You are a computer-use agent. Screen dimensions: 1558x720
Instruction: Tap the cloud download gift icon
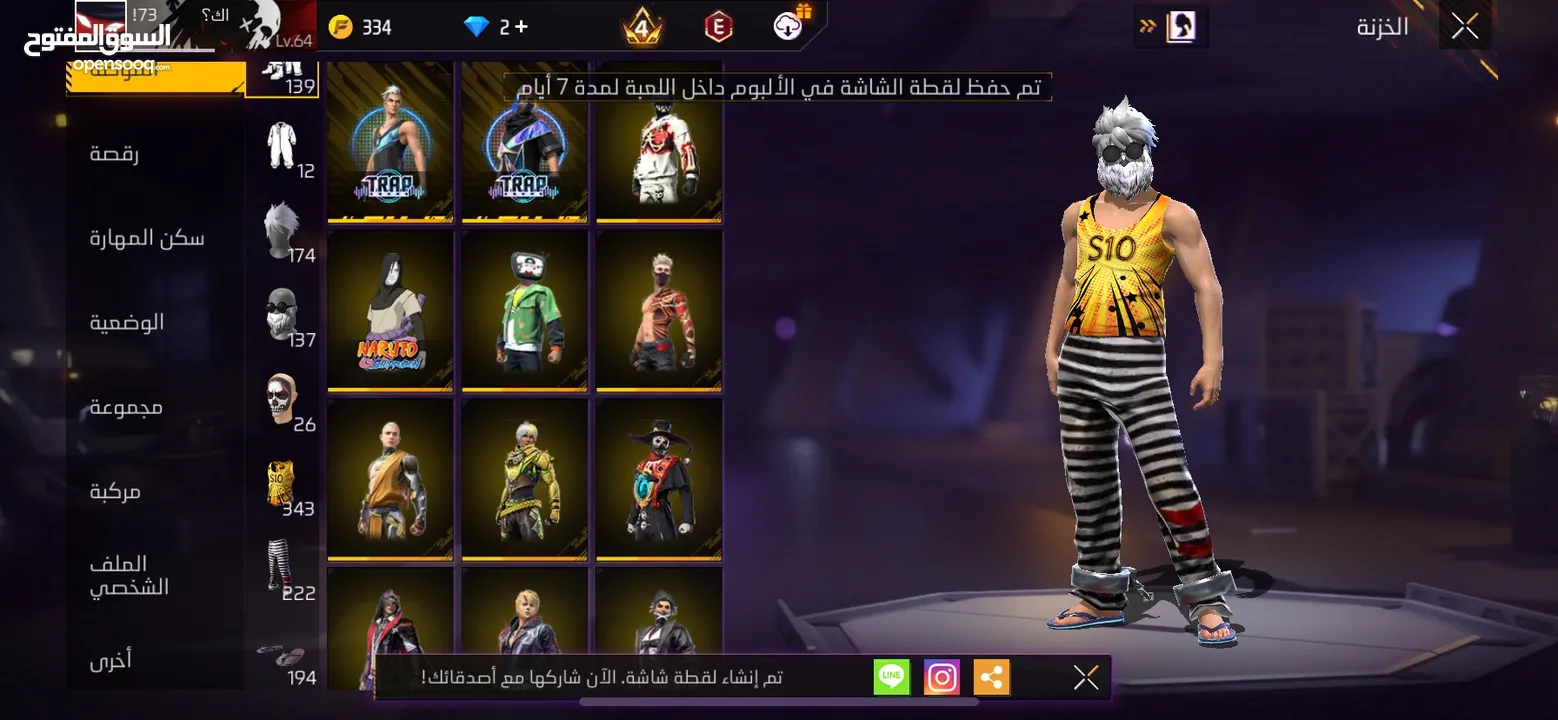(x=788, y=26)
